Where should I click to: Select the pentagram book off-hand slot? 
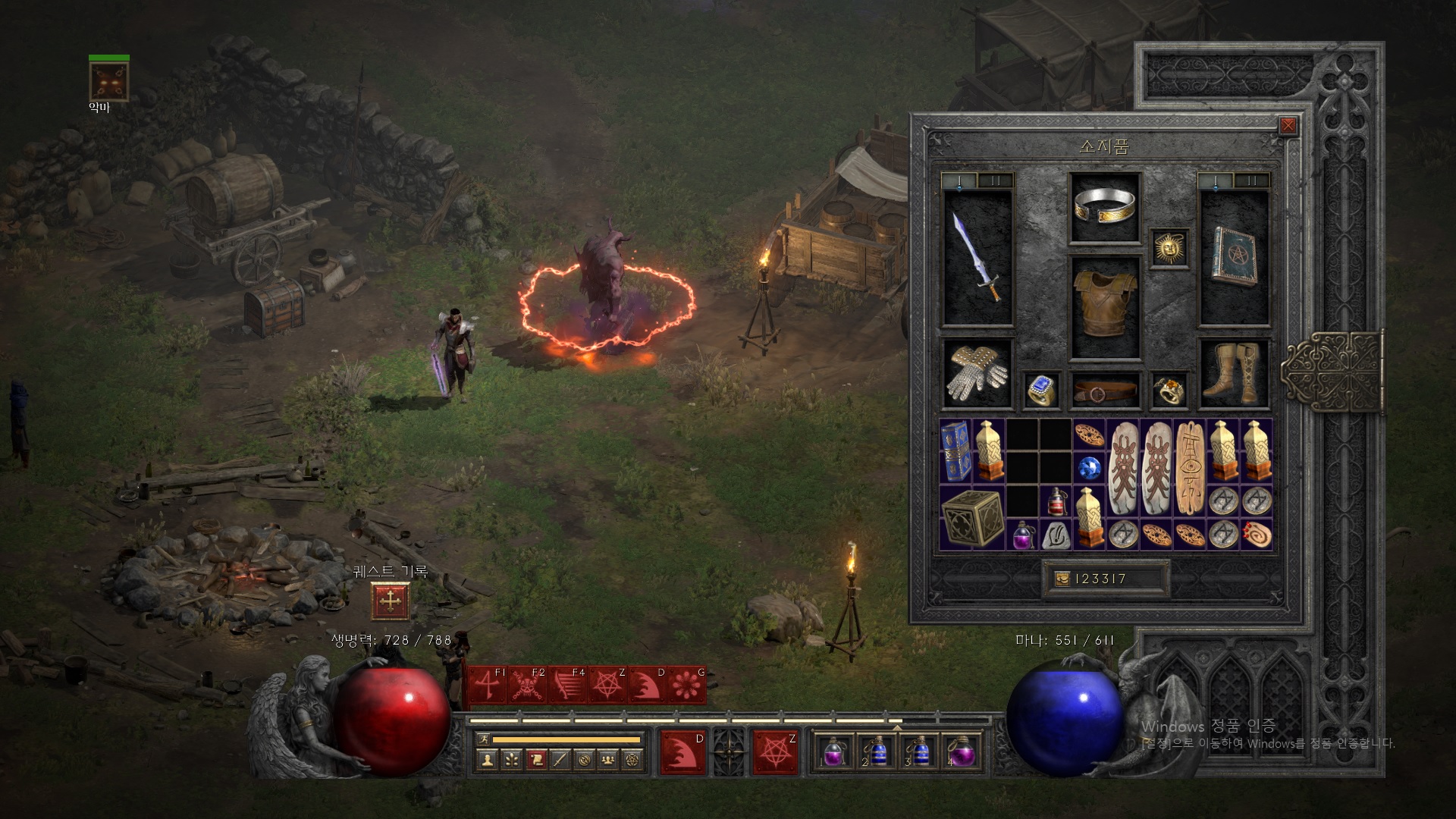(1234, 257)
